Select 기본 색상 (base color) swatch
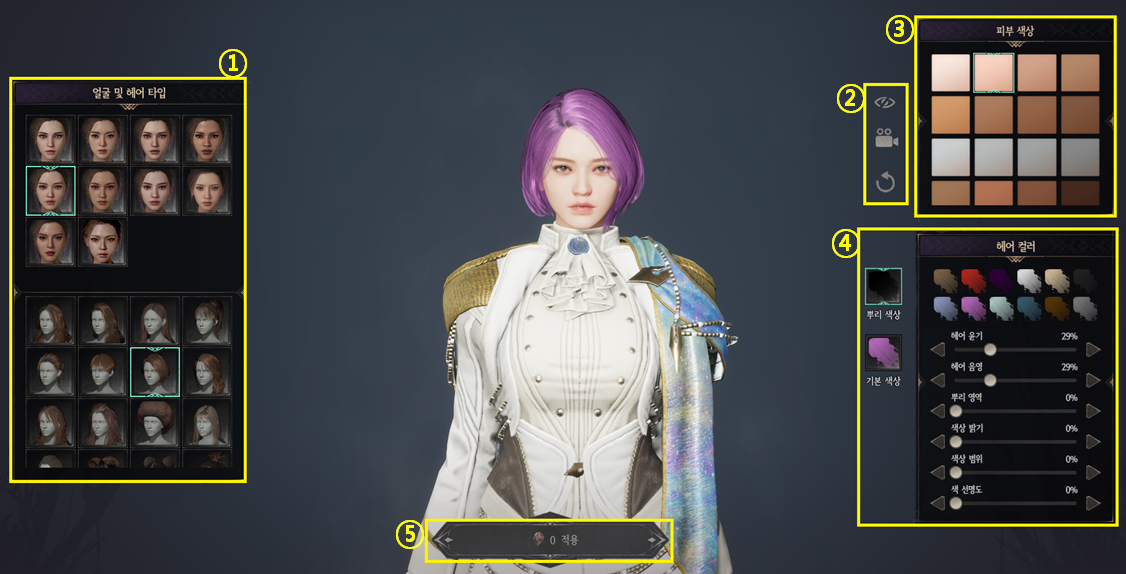The height and width of the screenshot is (574, 1126). (883, 355)
